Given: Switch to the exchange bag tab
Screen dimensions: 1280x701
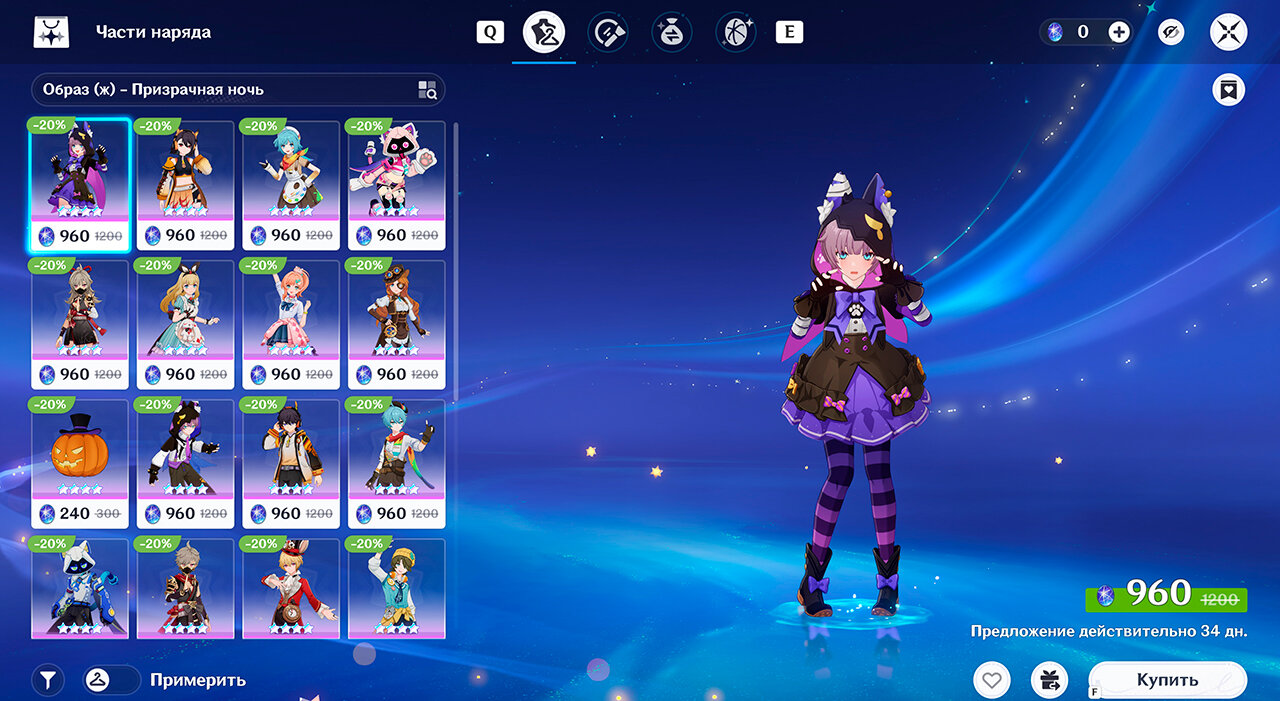Looking at the screenshot, I should (672, 33).
